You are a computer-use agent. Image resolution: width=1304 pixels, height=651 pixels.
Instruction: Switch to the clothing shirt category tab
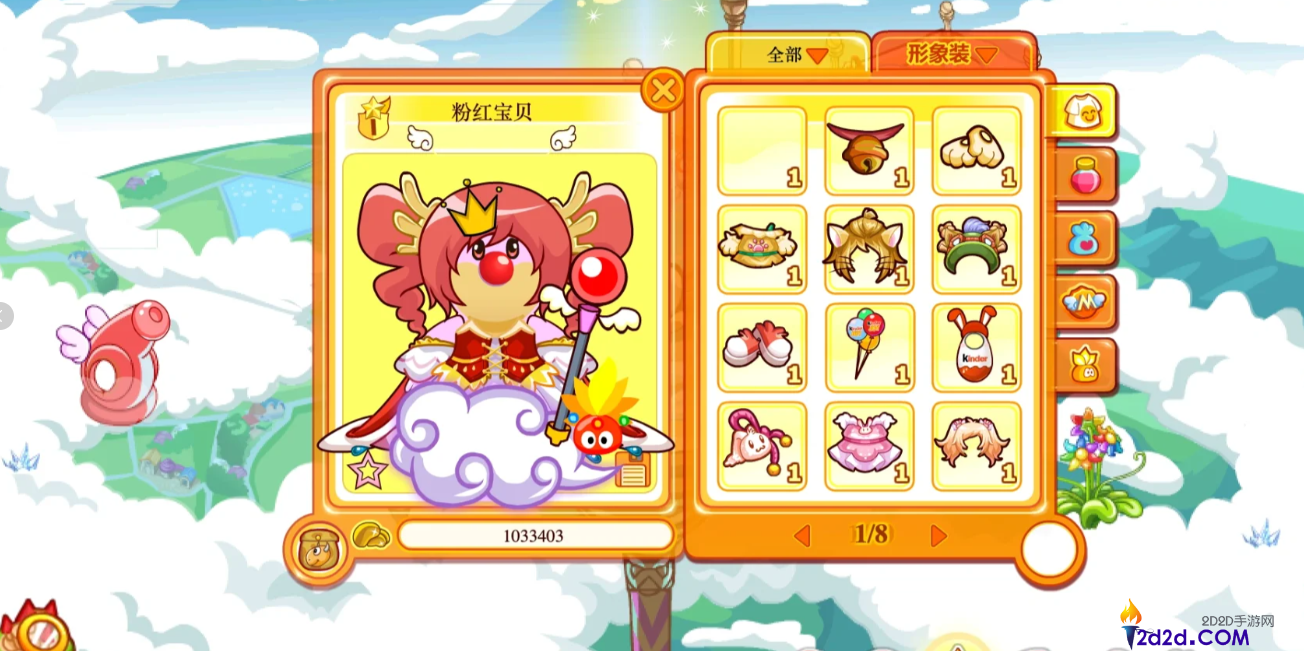click(x=1082, y=111)
